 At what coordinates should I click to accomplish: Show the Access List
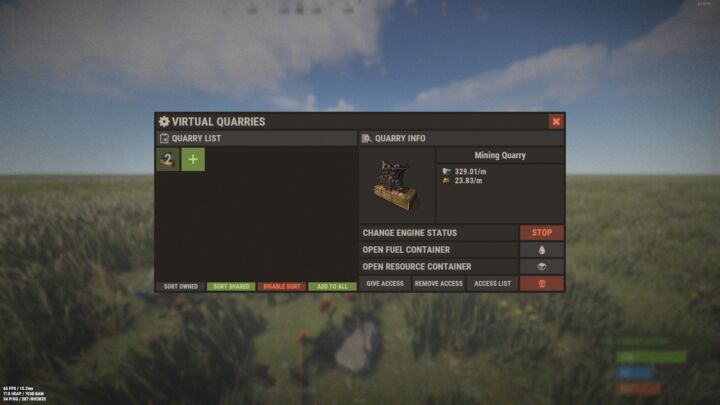pos(492,284)
